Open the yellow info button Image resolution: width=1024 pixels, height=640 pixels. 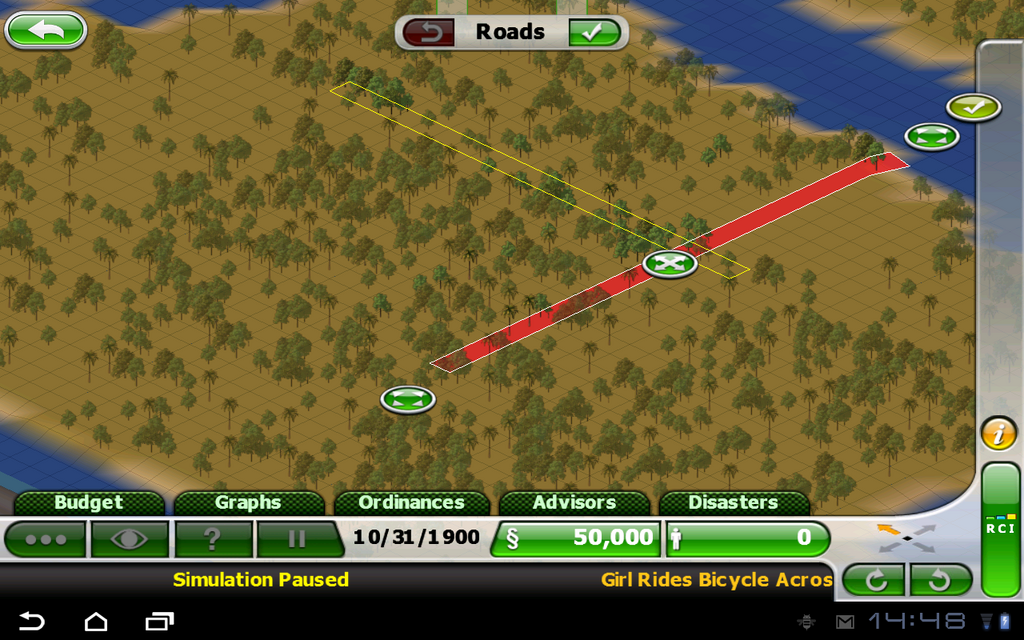pyautogui.click(x=998, y=434)
